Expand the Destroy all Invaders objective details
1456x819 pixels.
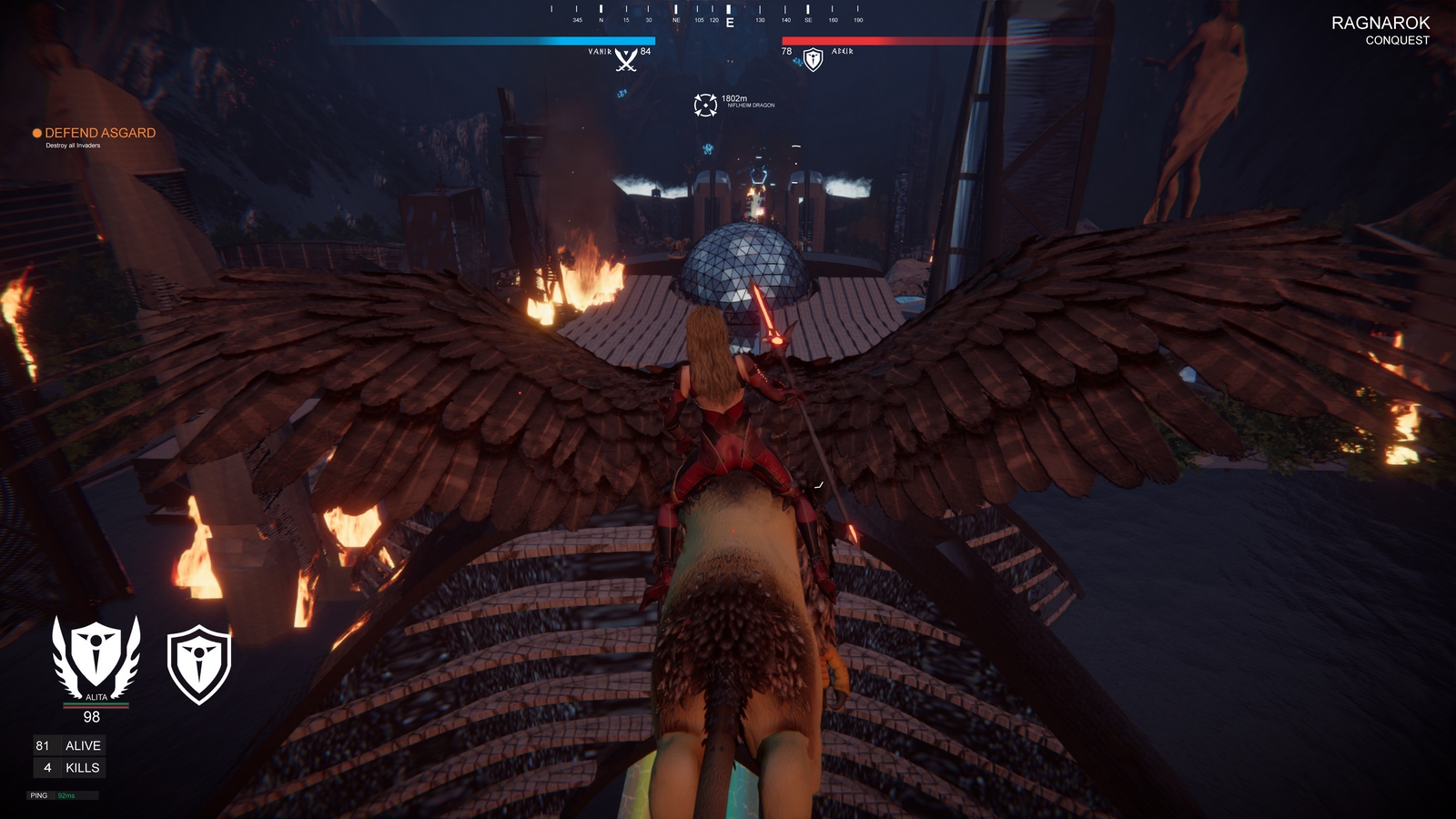[71, 146]
